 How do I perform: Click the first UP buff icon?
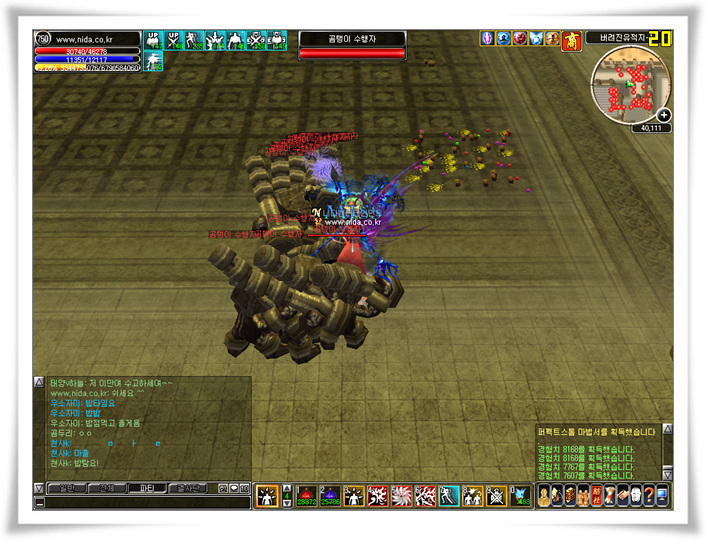click(x=154, y=40)
